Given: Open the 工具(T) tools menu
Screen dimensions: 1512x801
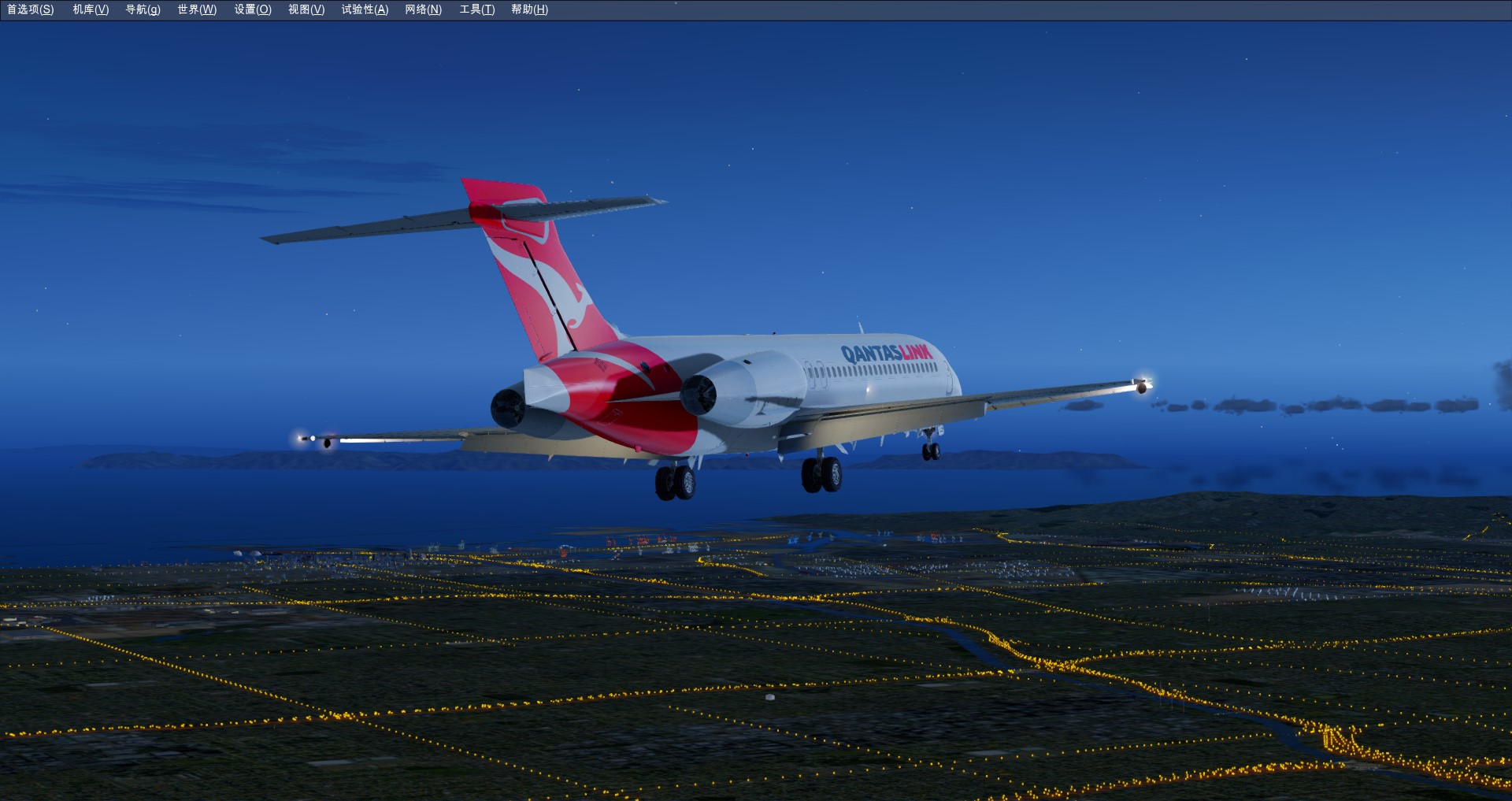Looking at the screenshot, I should tap(477, 9).
